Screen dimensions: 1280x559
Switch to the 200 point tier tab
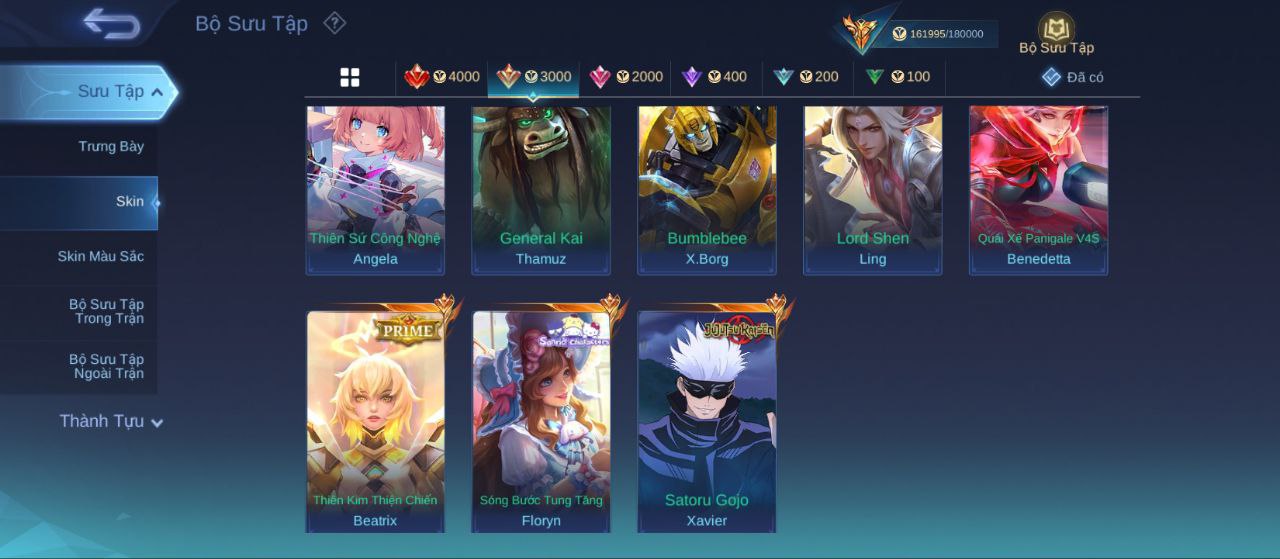click(x=806, y=77)
